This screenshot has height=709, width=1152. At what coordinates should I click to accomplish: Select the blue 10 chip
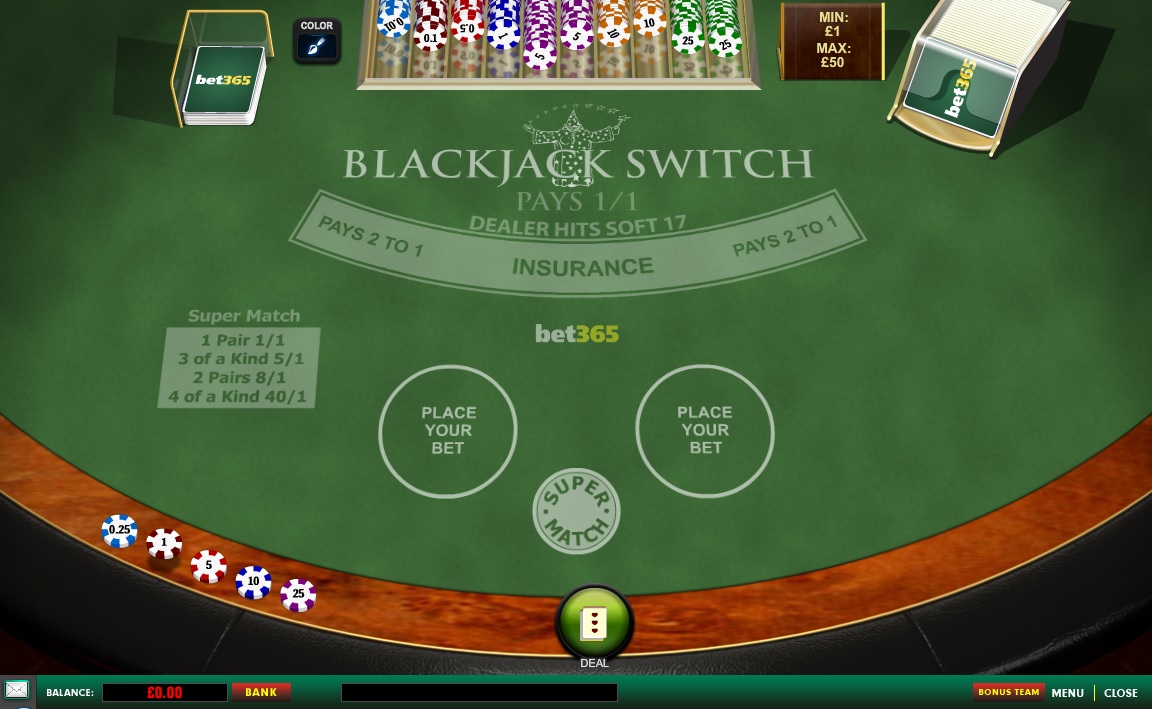[x=253, y=581]
